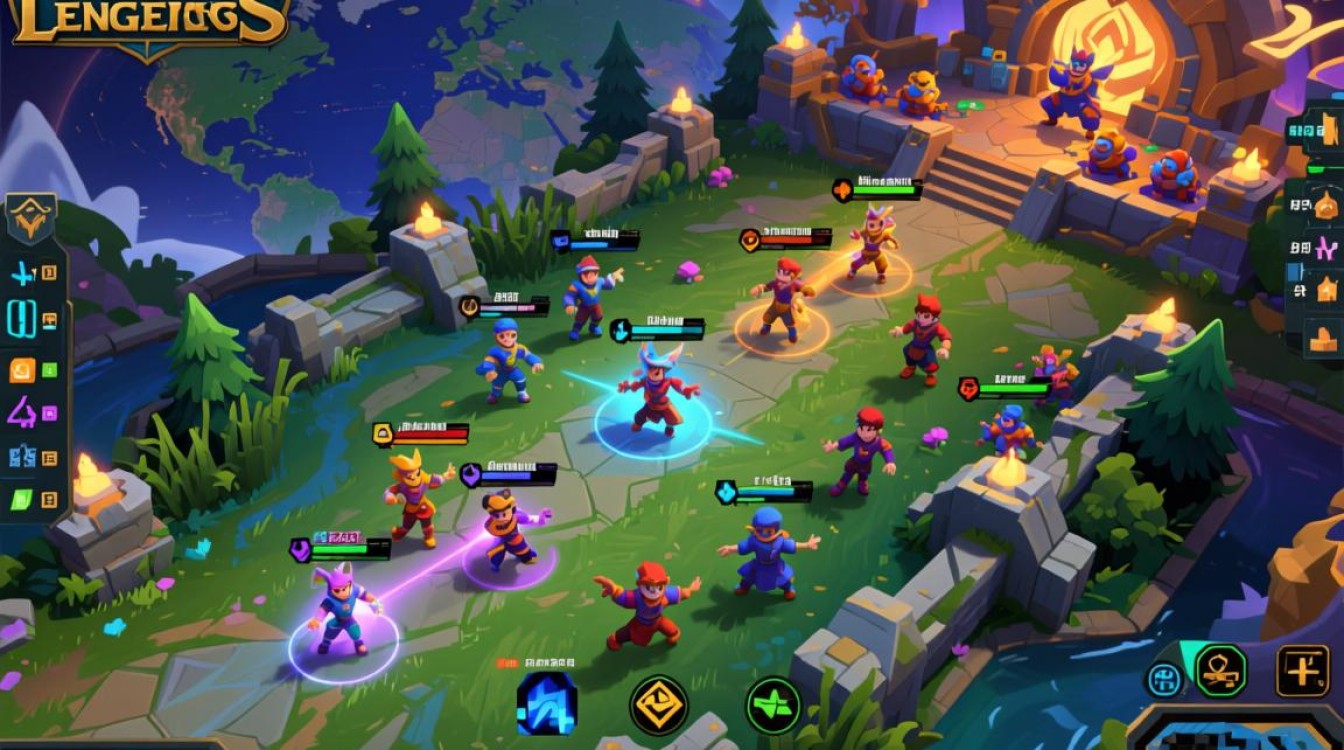Viewport: 1344px width, 750px height.
Task: Select the pink zigzag rune on the right panel
Action: click(1328, 247)
